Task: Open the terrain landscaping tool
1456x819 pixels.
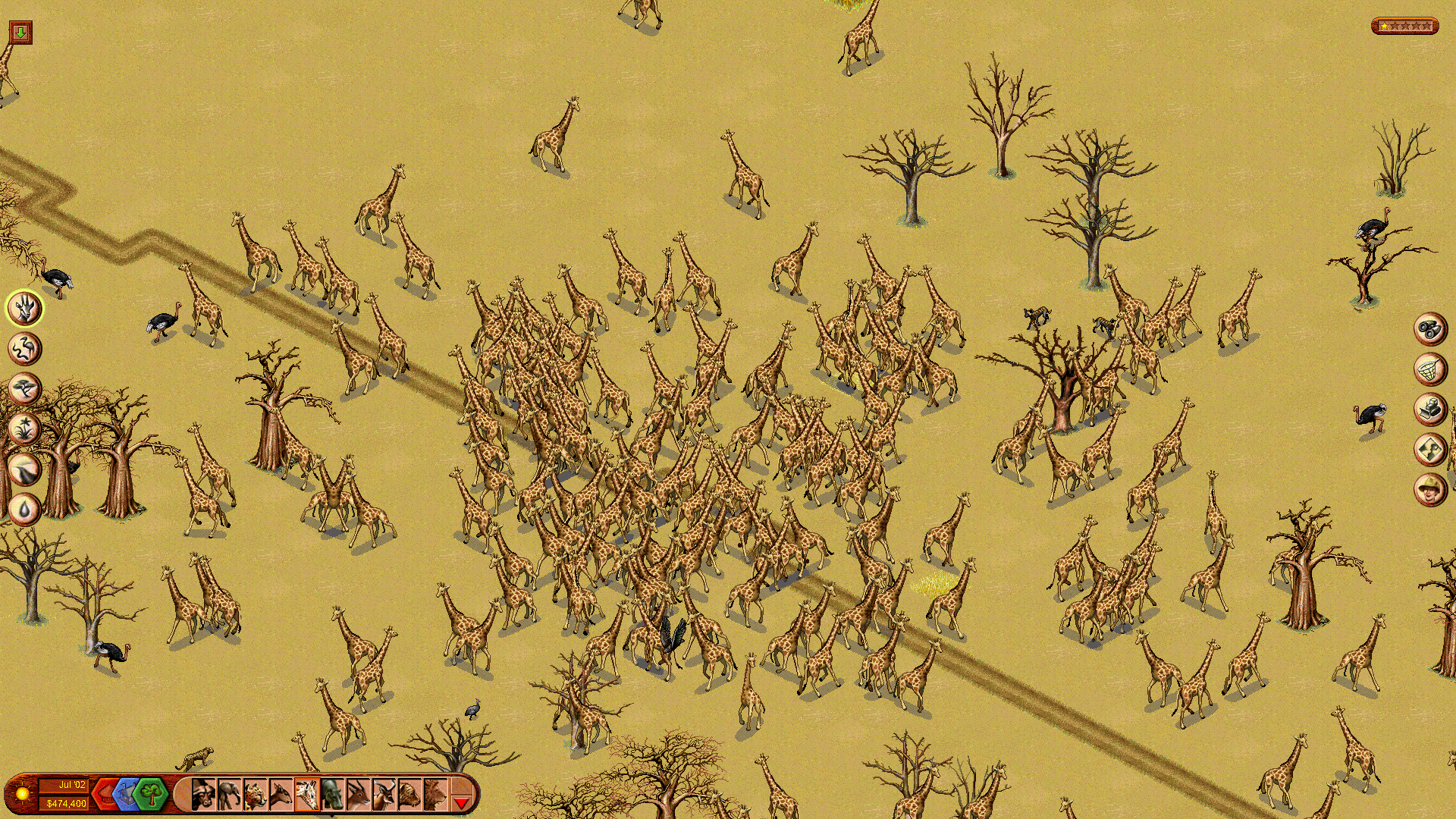Action: click(x=25, y=469)
